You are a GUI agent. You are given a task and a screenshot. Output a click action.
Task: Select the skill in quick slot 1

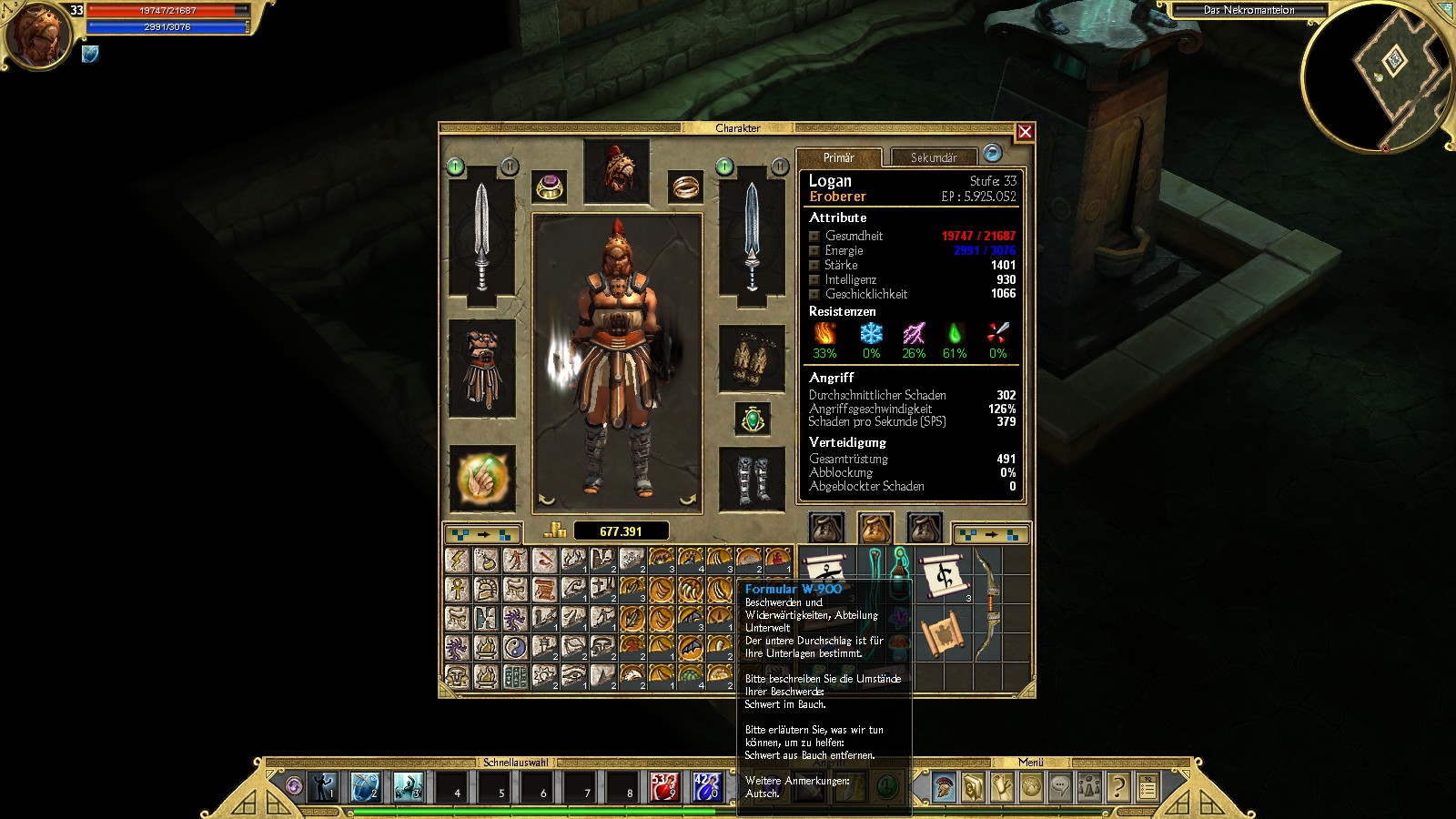[x=325, y=788]
